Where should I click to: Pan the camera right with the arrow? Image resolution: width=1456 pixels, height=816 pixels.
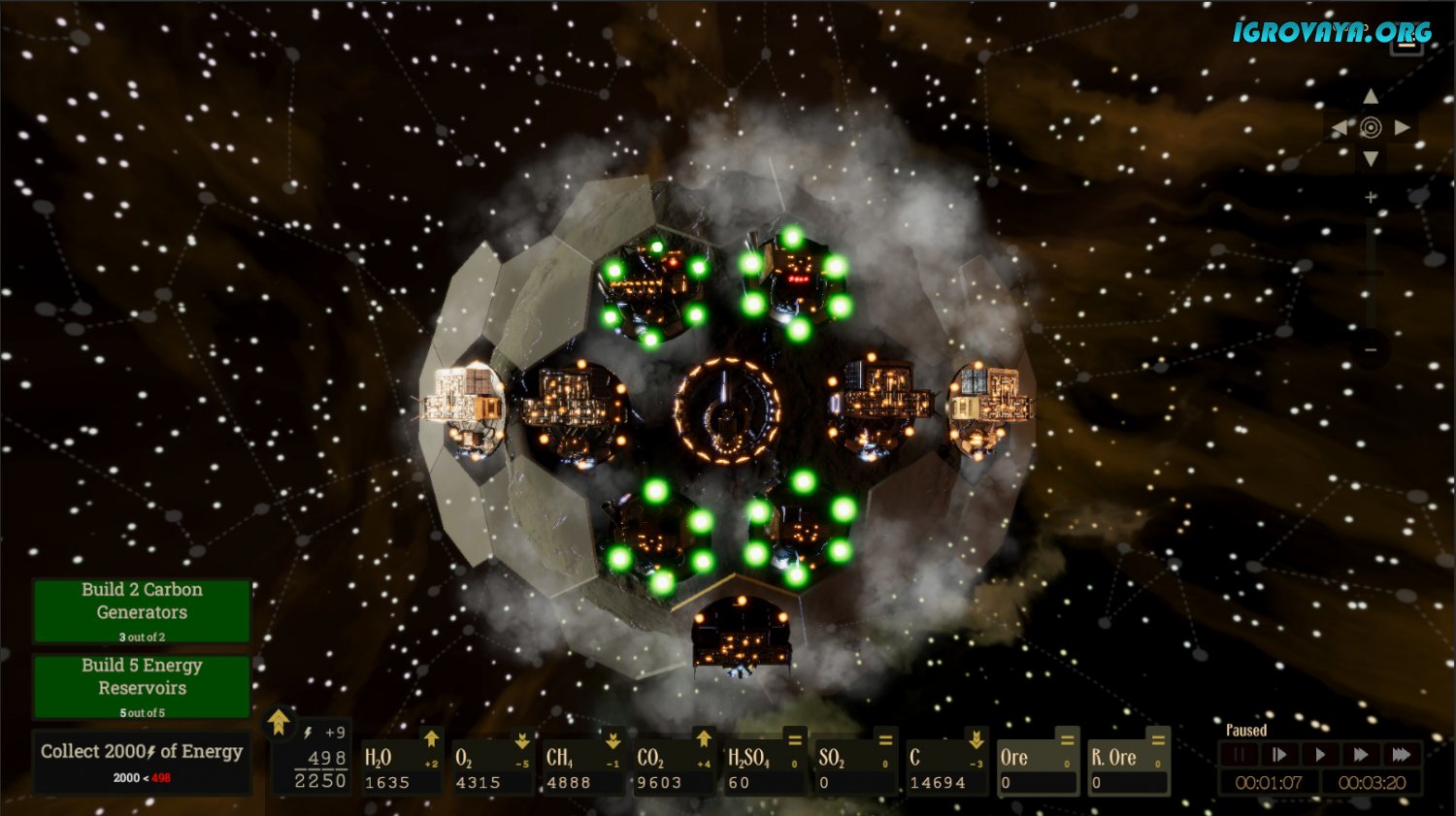[1403, 127]
